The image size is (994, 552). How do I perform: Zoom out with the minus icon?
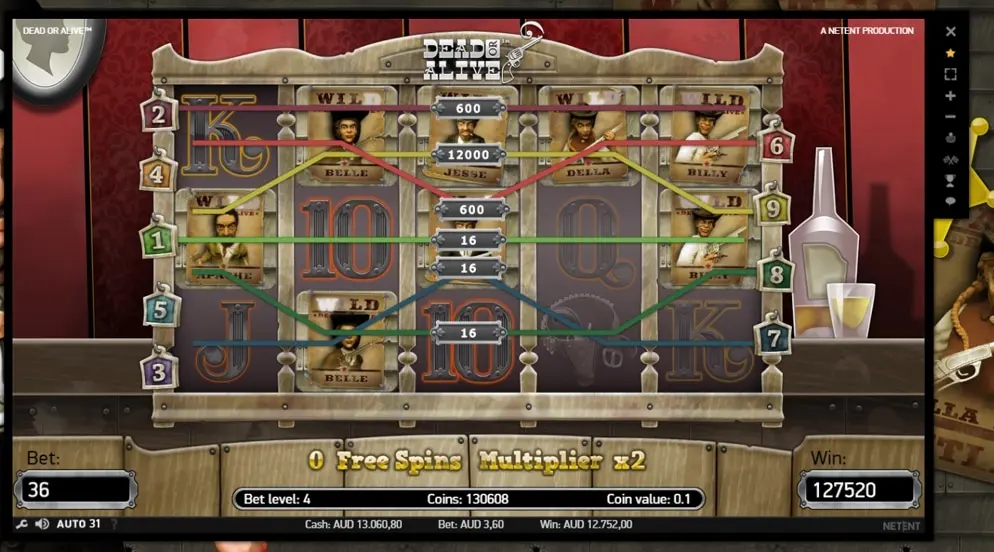(x=951, y=117)
